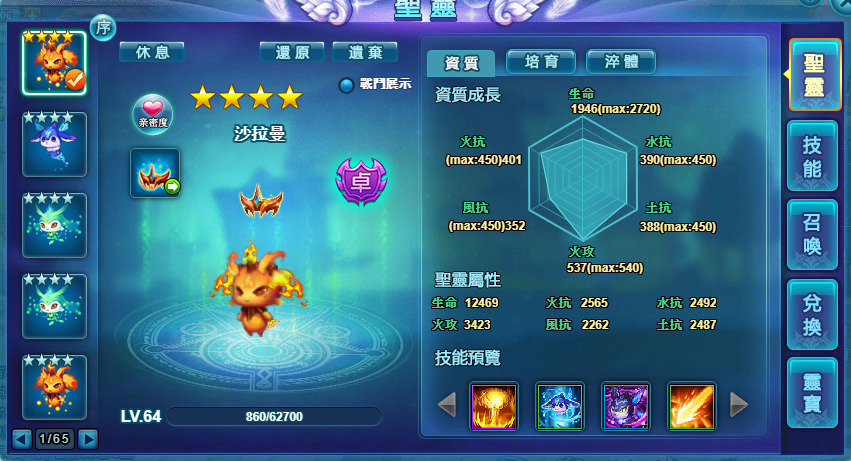Click the 序 sort button
Image resolution: width=851 pixels, height=461 pixels.
pos(103,28)
